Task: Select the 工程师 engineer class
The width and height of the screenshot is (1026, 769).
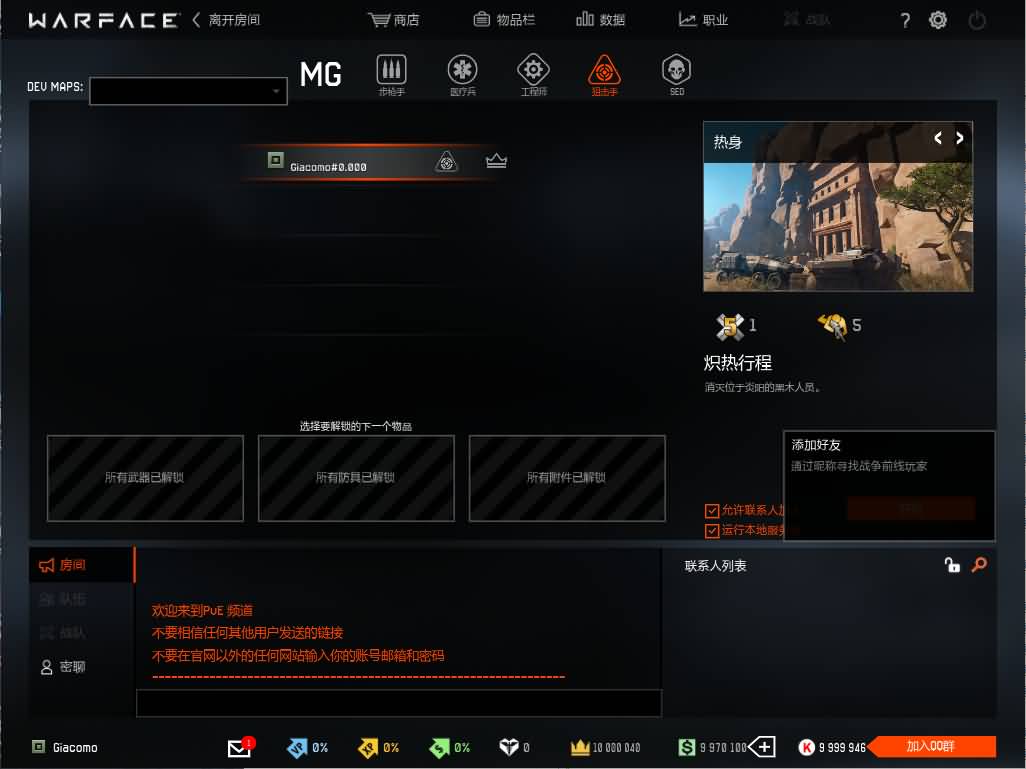Action: [x=533, y=74]
